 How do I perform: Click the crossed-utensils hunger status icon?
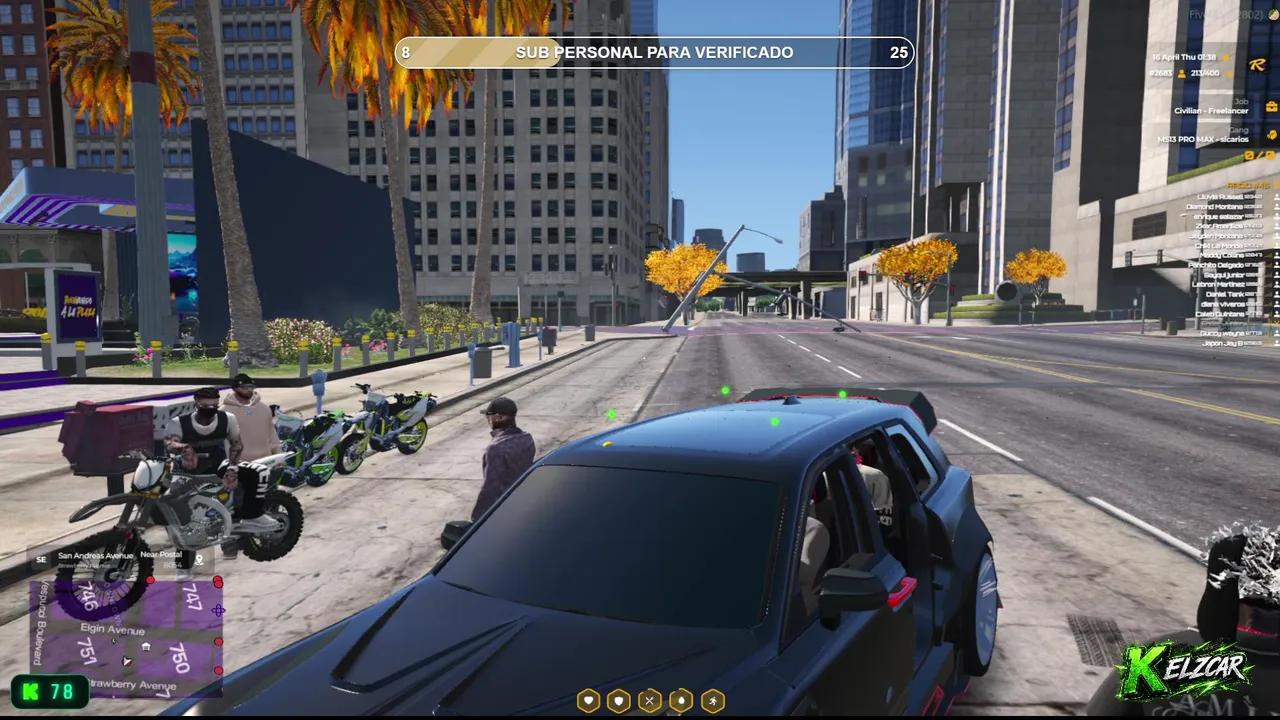650,701
